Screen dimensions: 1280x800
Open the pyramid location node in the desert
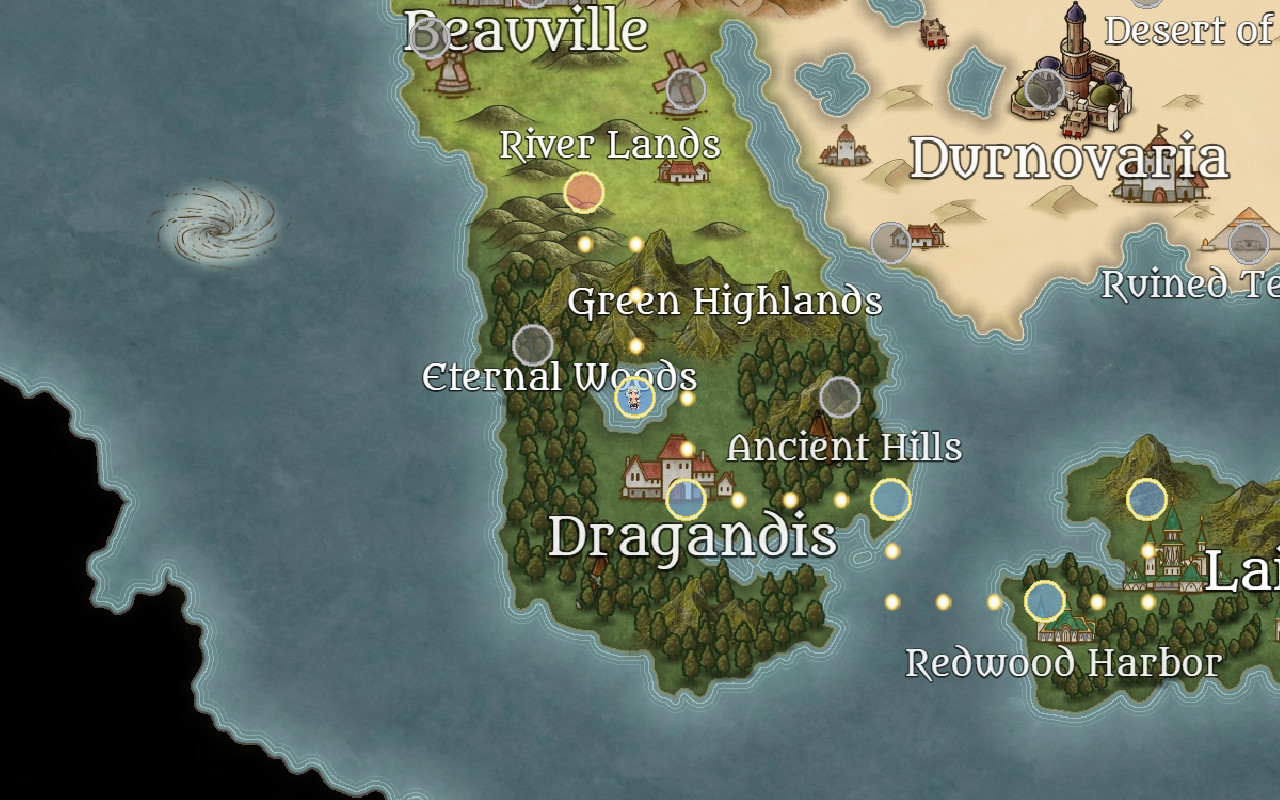click(x=1247, y=243)
